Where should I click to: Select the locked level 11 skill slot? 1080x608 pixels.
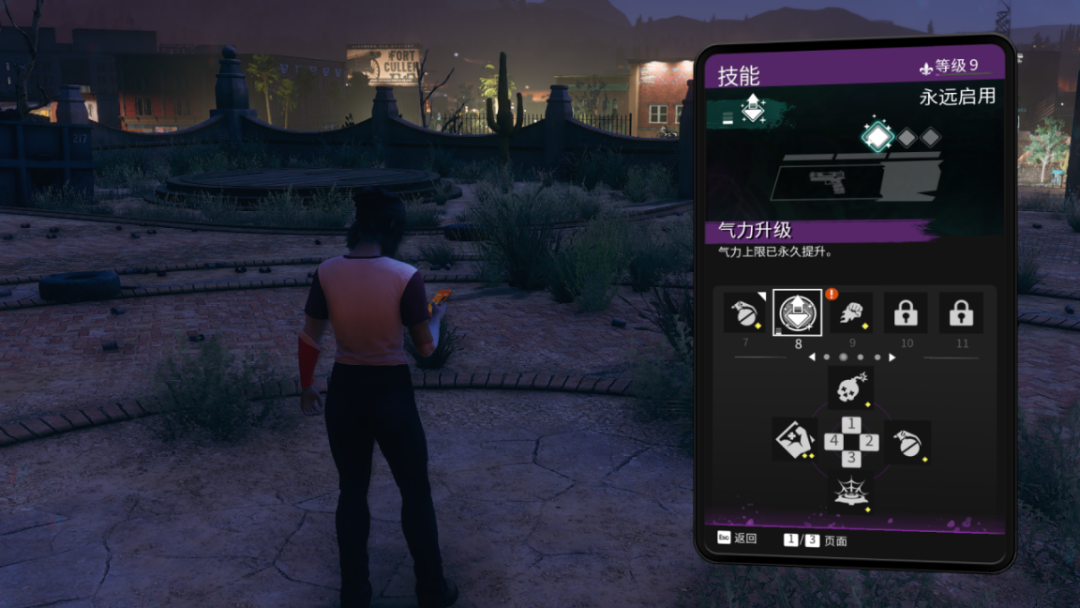point(961,313)
